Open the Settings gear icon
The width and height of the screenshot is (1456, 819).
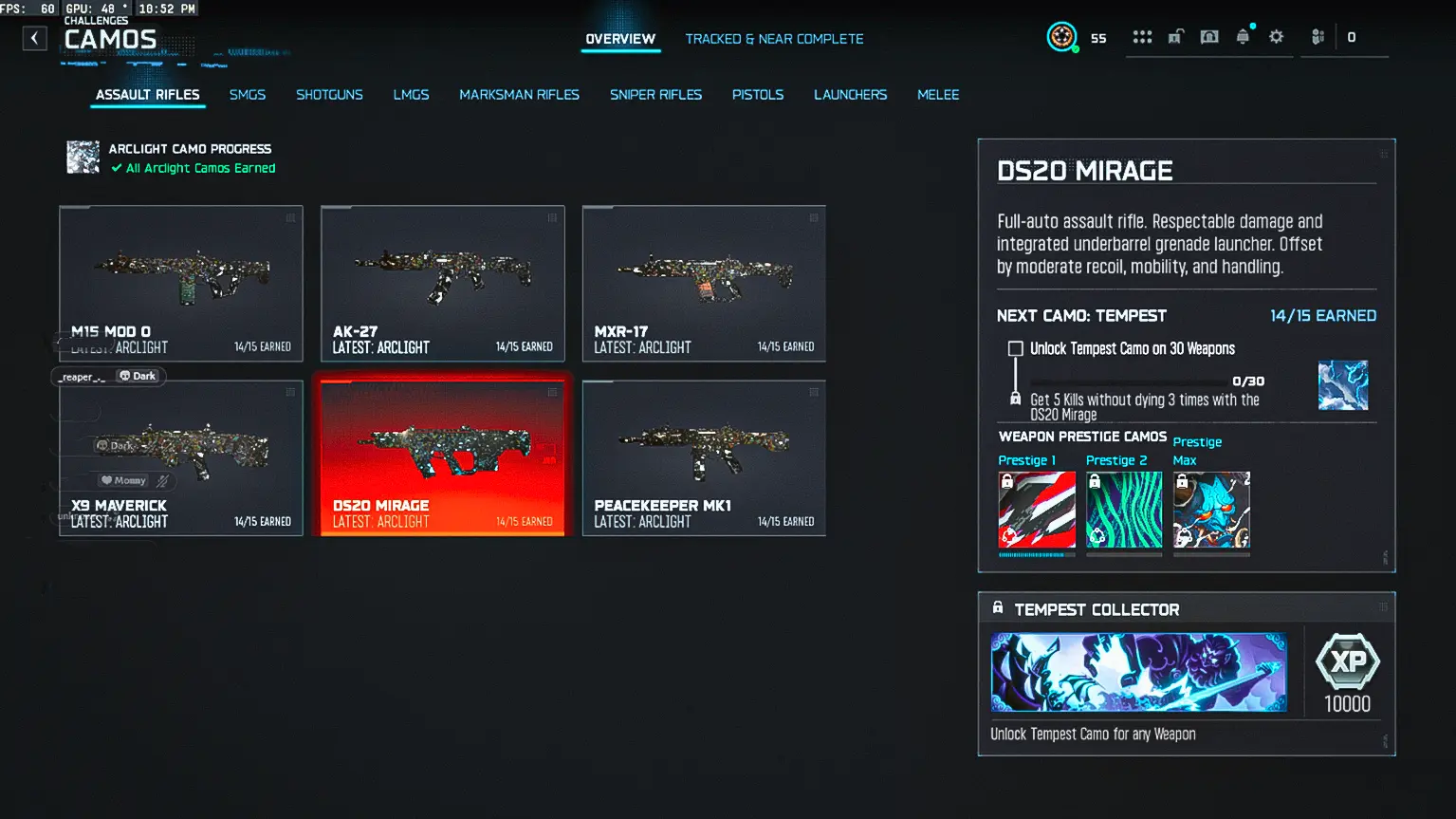(1276, 36)
